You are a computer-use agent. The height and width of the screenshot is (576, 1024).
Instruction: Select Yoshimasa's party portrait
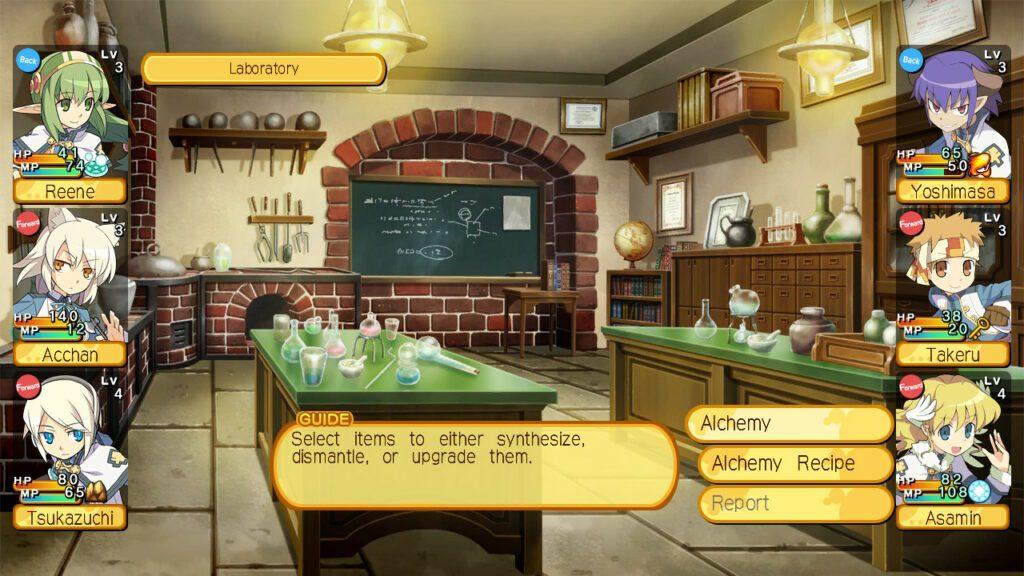coord(952,115)
